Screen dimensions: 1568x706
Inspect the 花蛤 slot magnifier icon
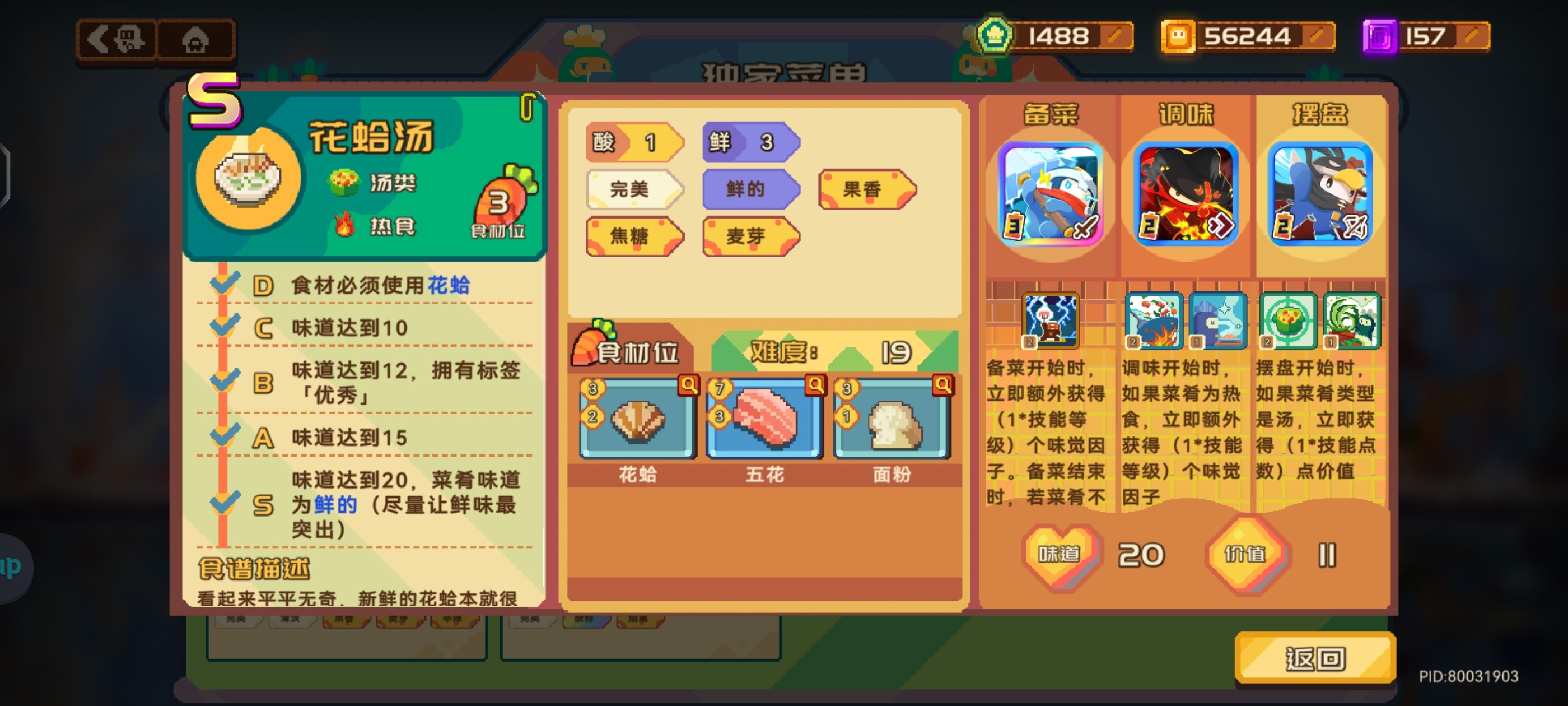click(688, 385)
